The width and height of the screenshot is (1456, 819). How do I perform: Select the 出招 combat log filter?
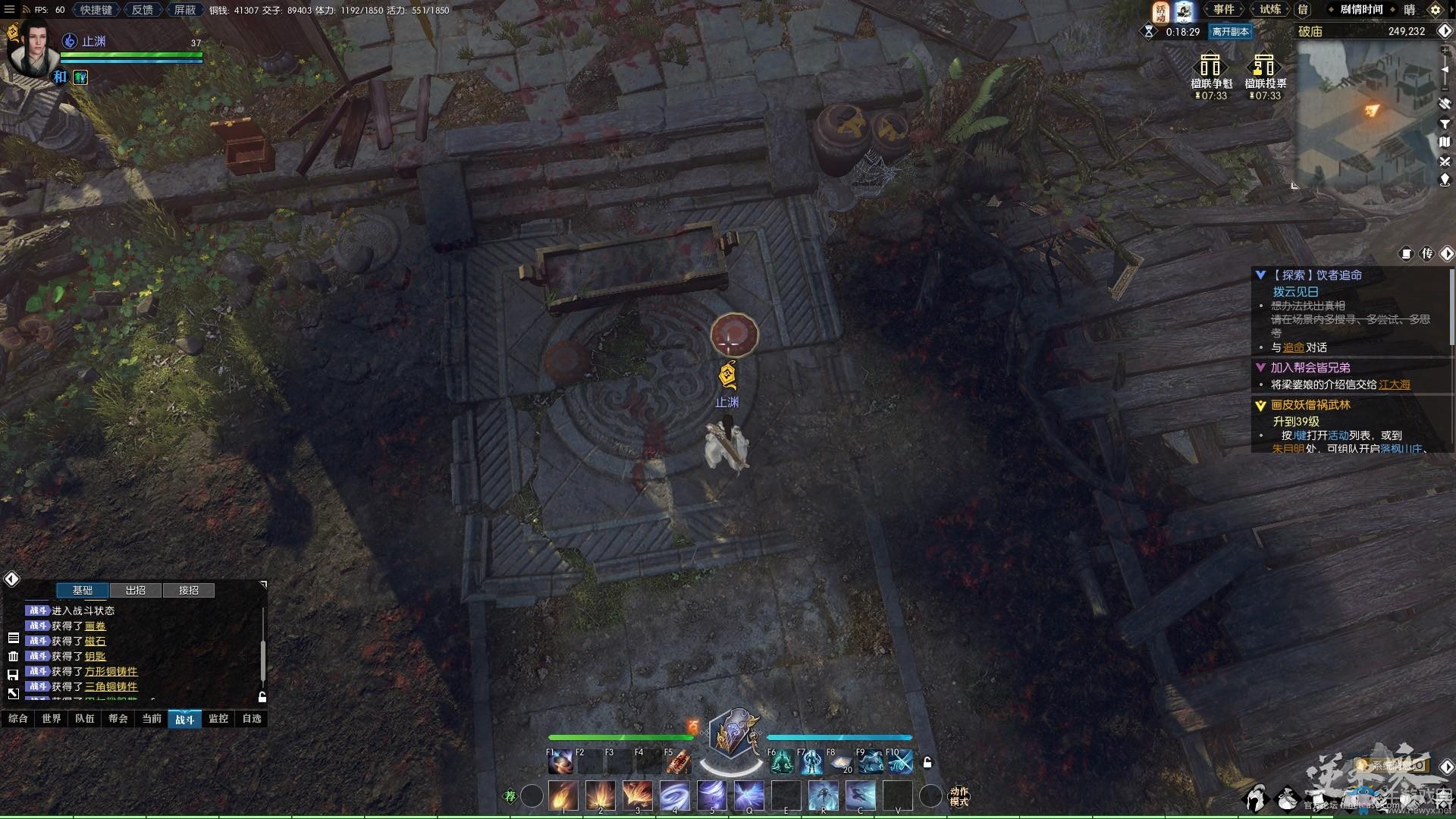coord(136,590)
